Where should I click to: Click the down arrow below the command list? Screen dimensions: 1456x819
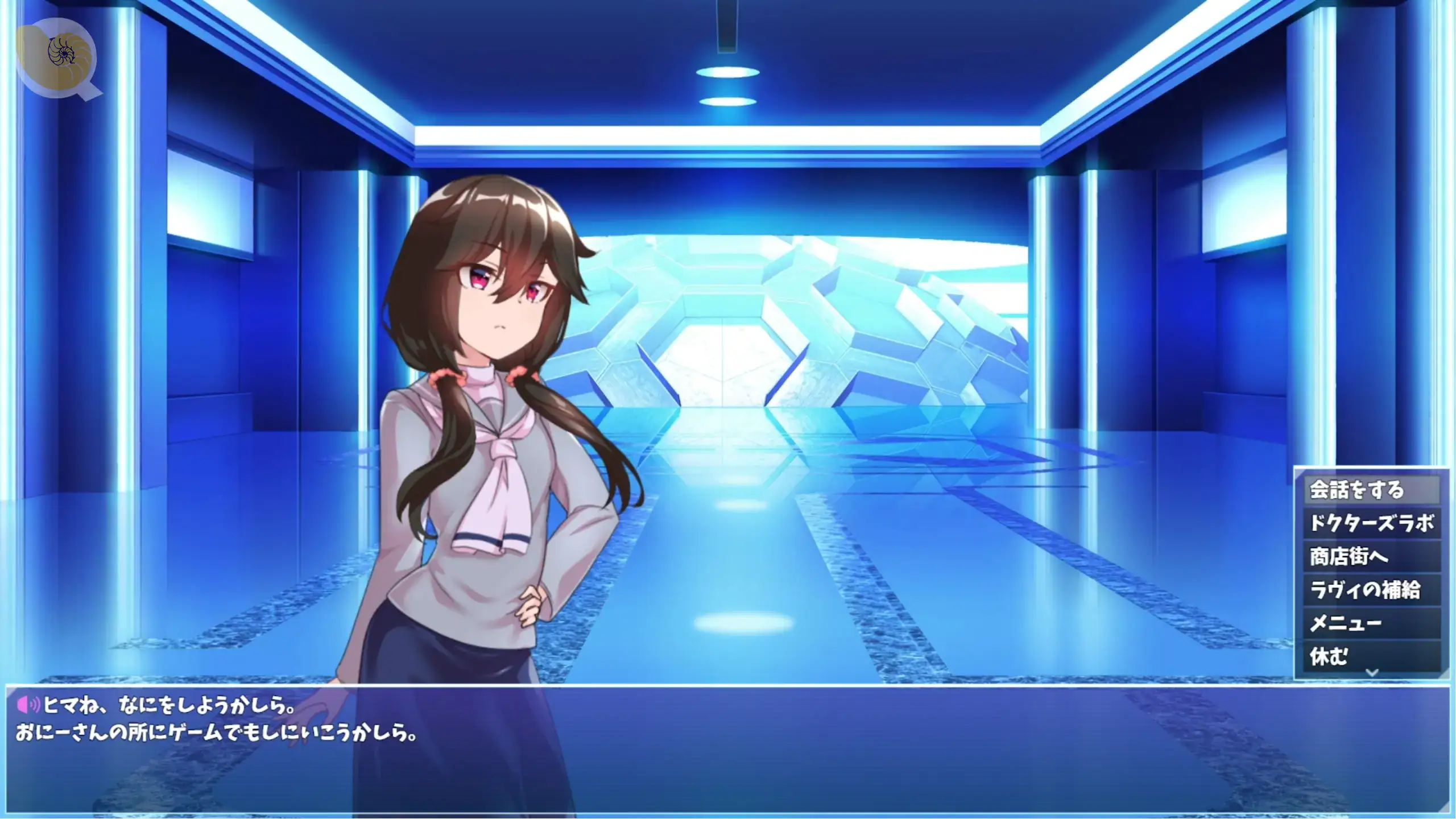click(1372, 673)
